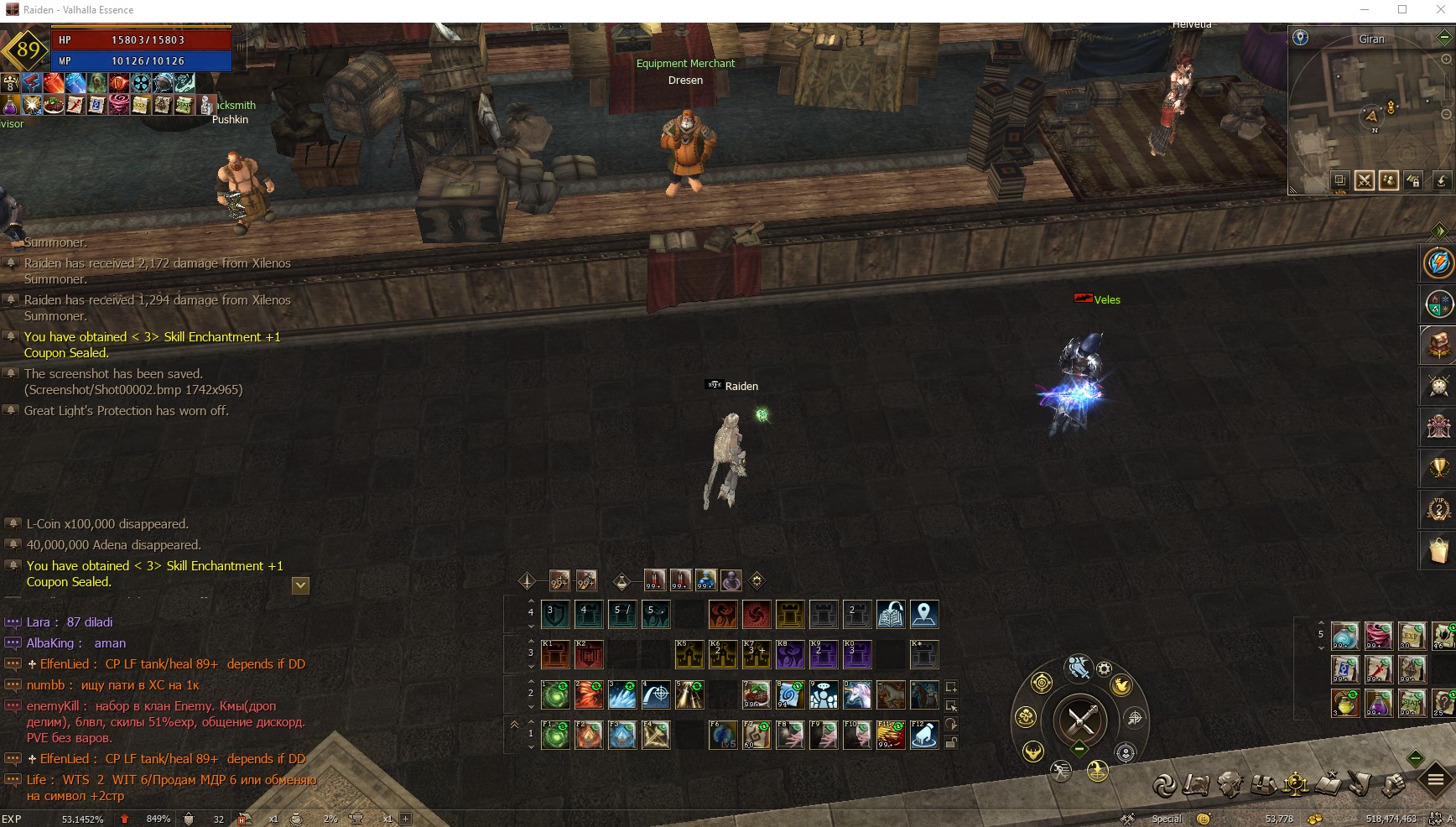Open the main hamburger menu
This screenshot has width=1456, height=827.
click(1436, 781)
